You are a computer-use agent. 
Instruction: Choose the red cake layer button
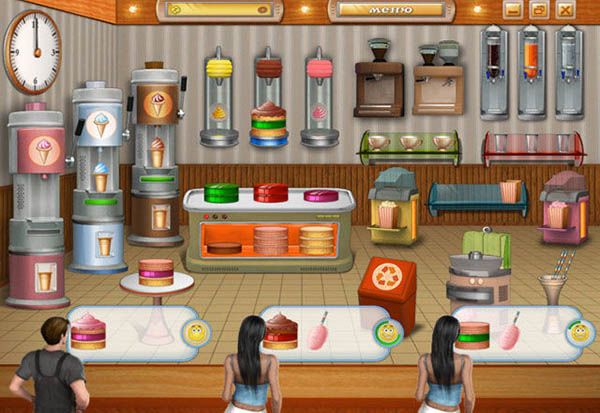(270, 191)
